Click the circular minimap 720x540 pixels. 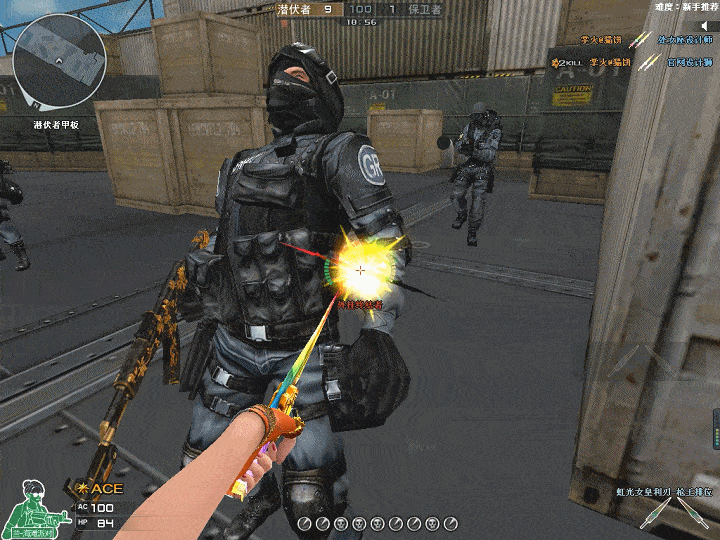(x=59, y=60)
